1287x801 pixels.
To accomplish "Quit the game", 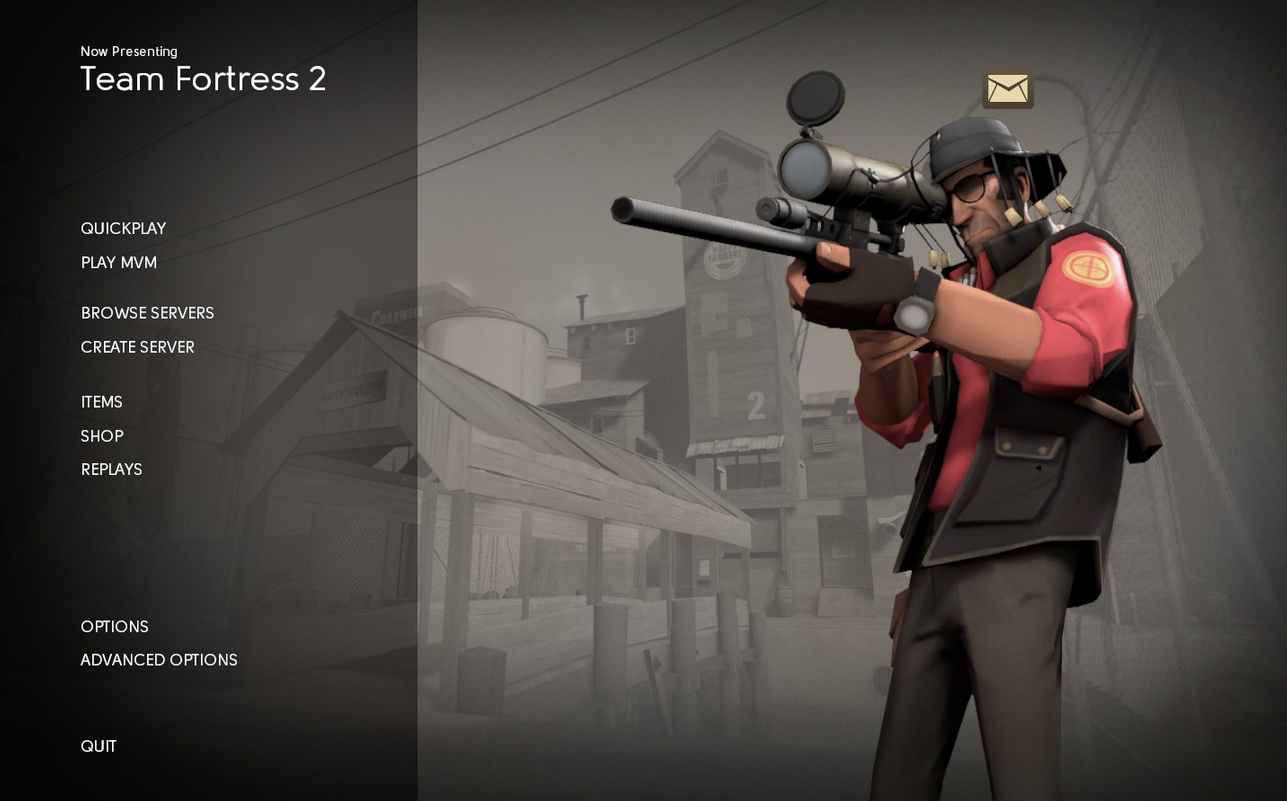I will pyautogui.click(x=98, y=746).
